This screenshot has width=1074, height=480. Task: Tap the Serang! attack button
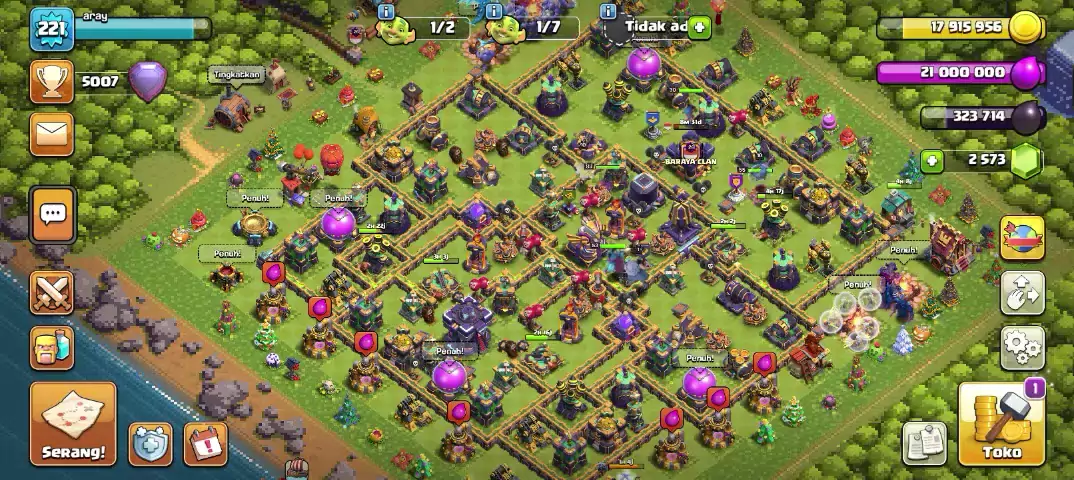click(x=72, y=425)
